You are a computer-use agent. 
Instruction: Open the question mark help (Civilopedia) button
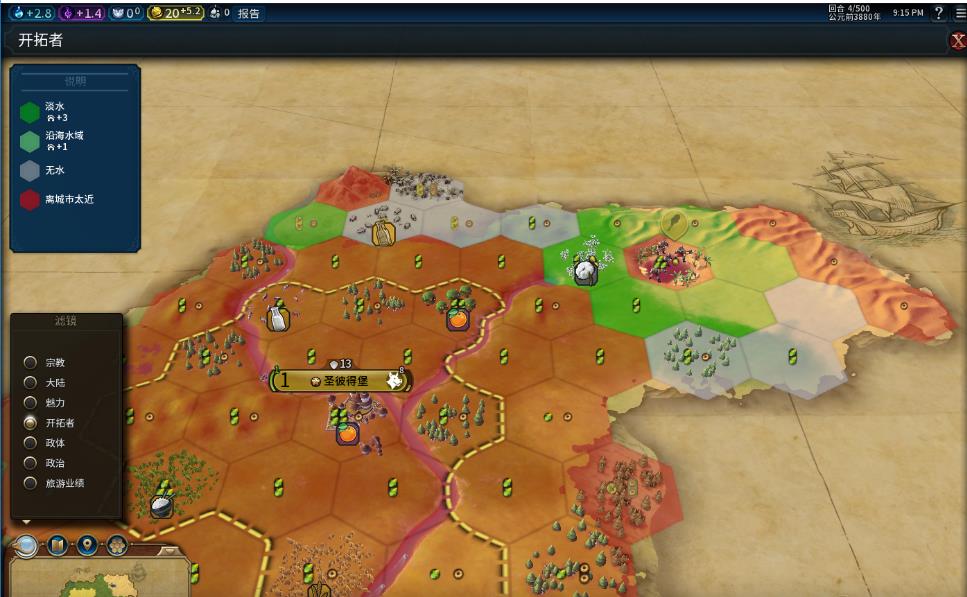coord(939,13)
